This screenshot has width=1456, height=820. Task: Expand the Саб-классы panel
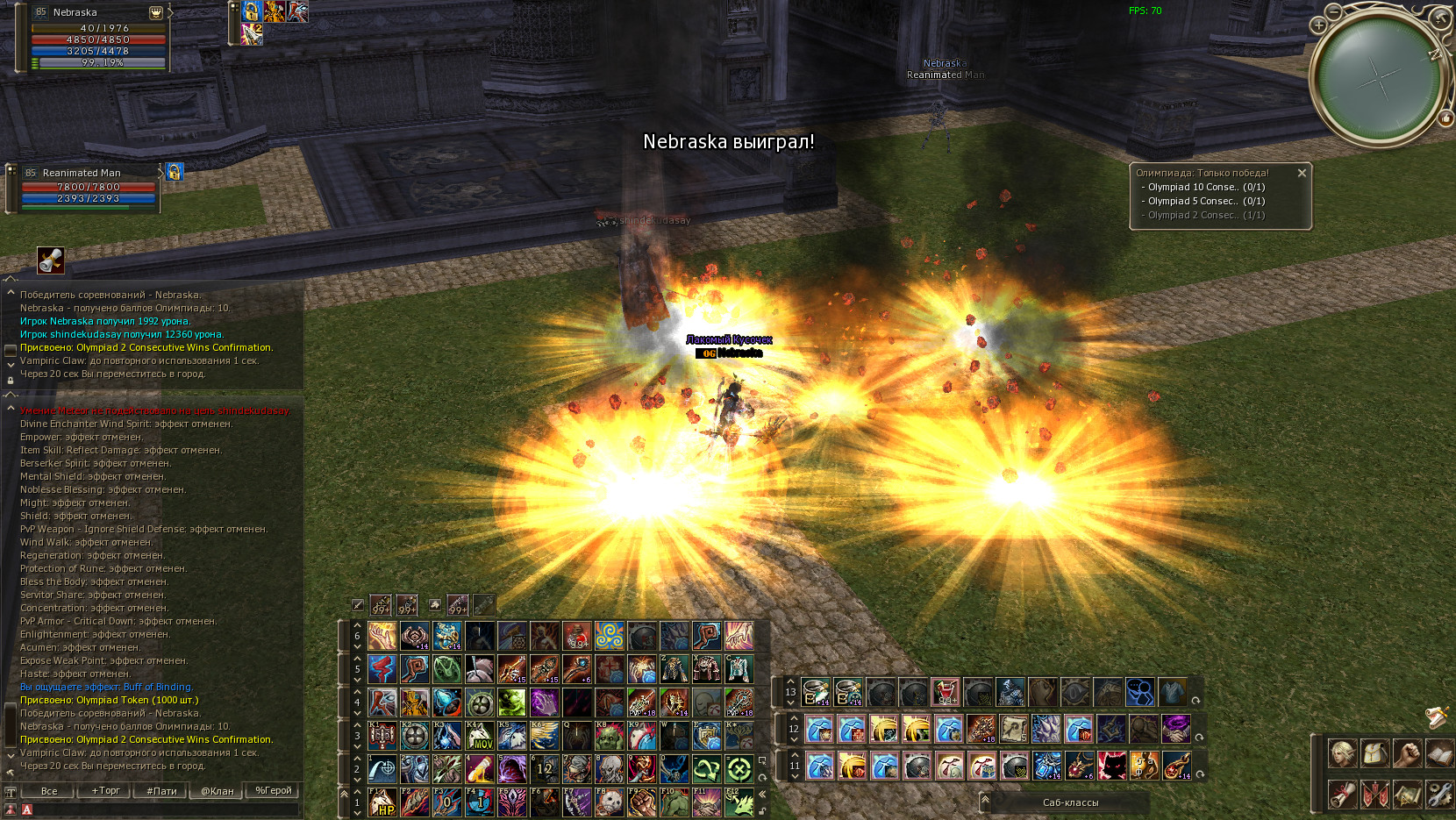coord(986,801)
